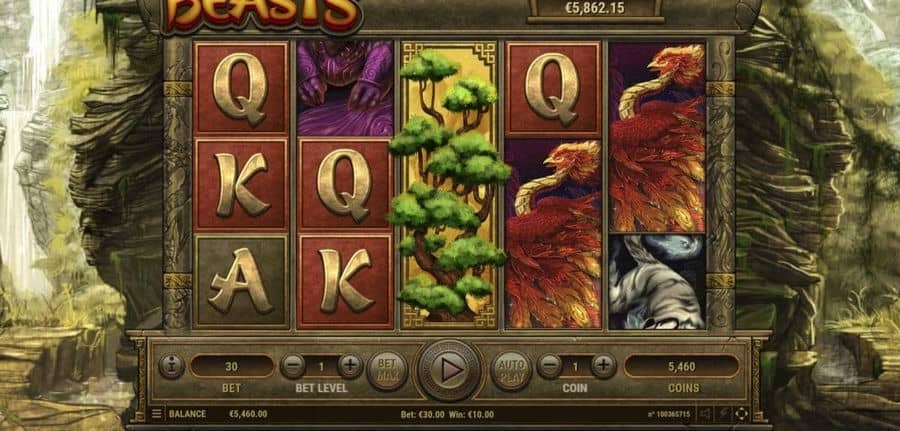Open the info paytable button
The image size is (900, 431).
pos(171,366)
